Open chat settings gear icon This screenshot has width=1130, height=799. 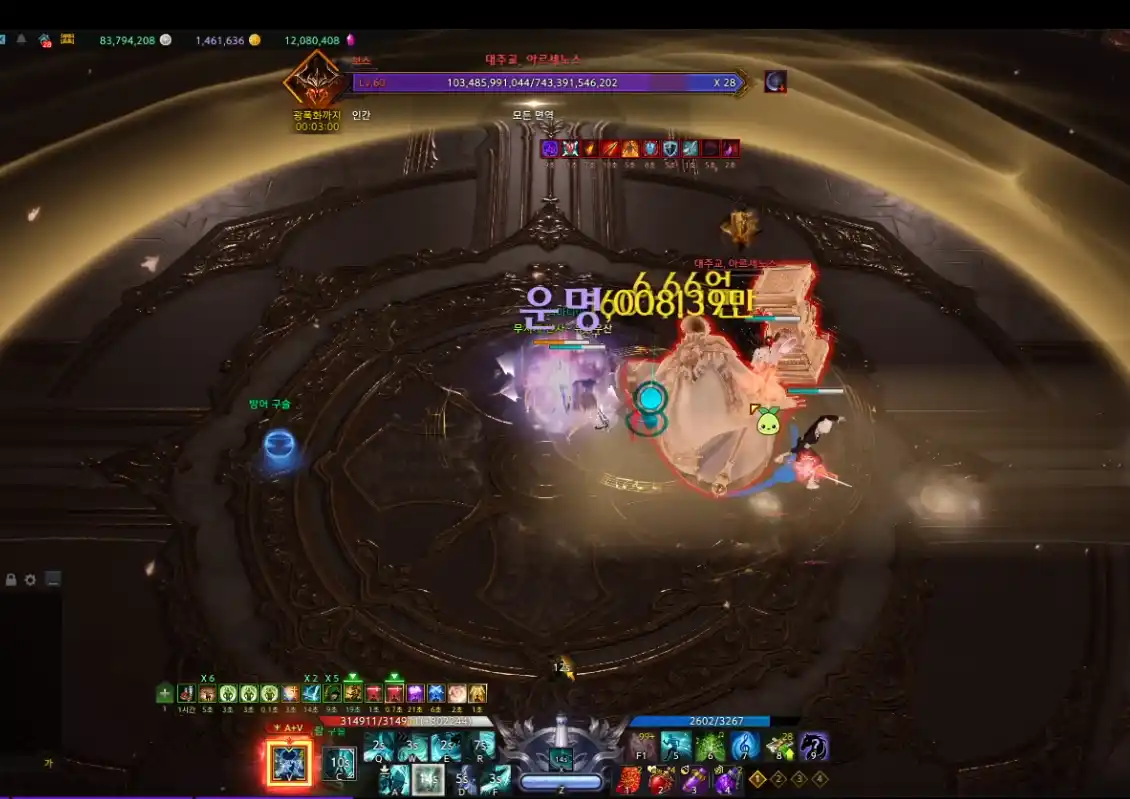pos(31,580)
